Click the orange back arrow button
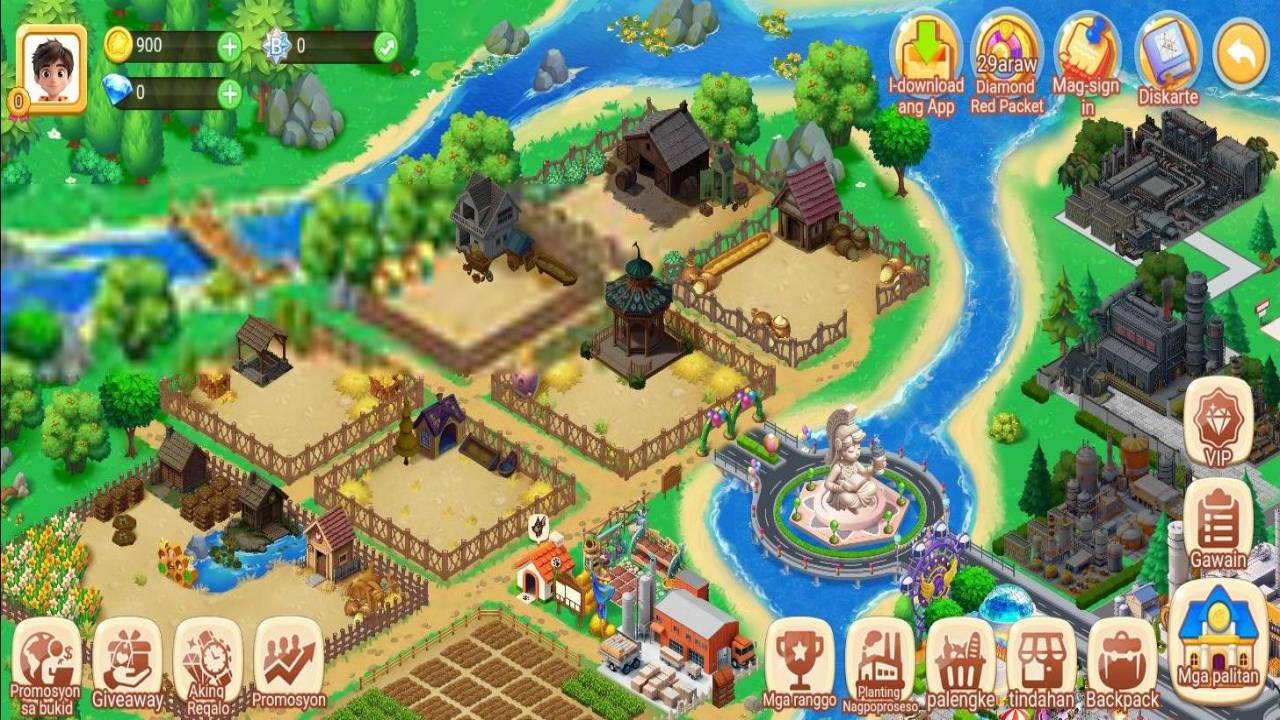This screenshot has height=720, width=1280. coord(1241,56)
